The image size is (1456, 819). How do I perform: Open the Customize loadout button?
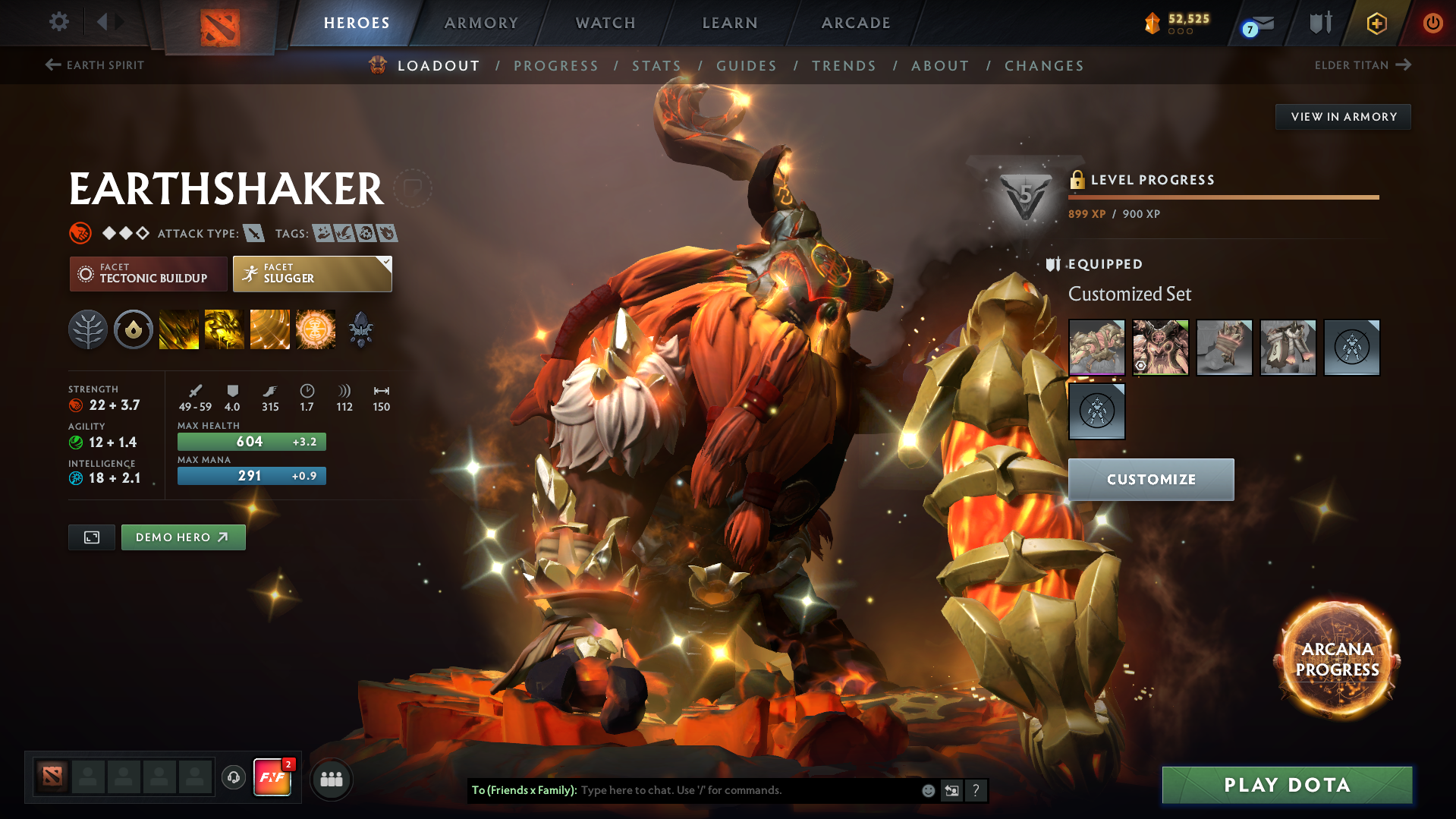(1151, 480)
